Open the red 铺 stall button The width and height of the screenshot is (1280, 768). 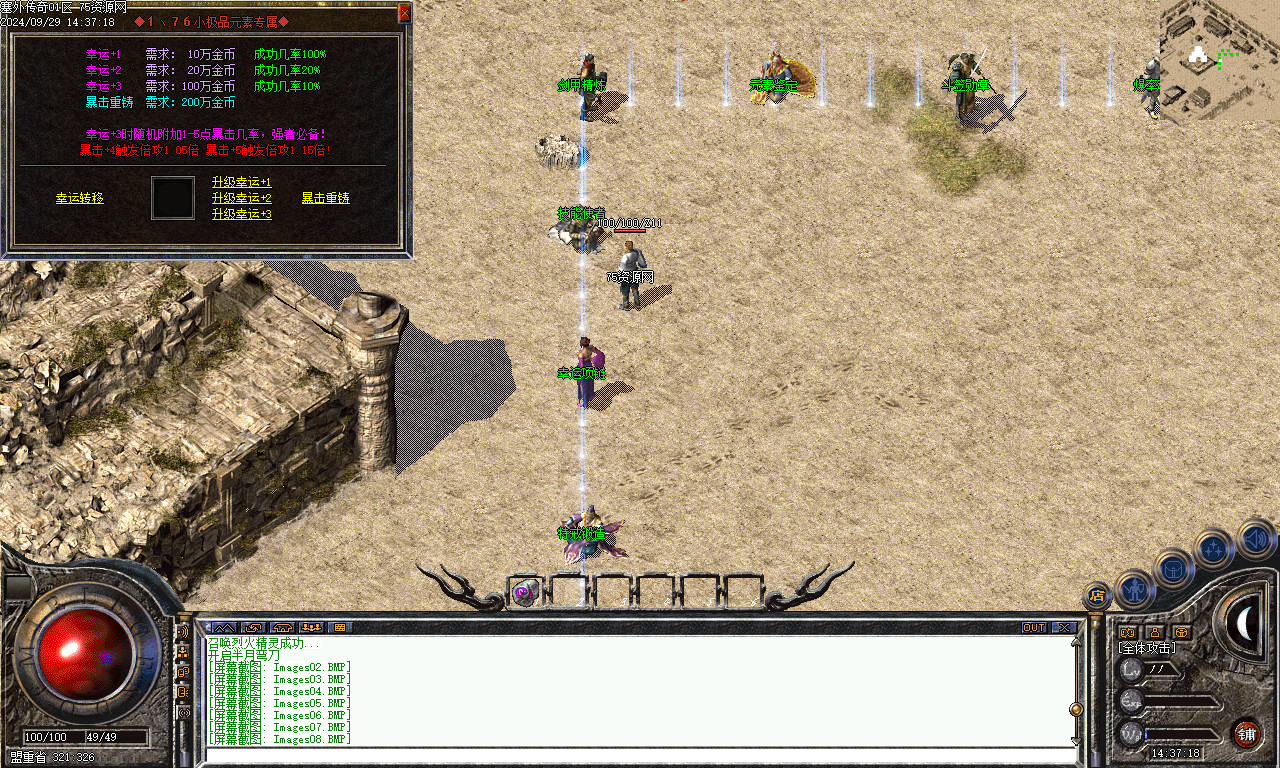coord(1246,733)
